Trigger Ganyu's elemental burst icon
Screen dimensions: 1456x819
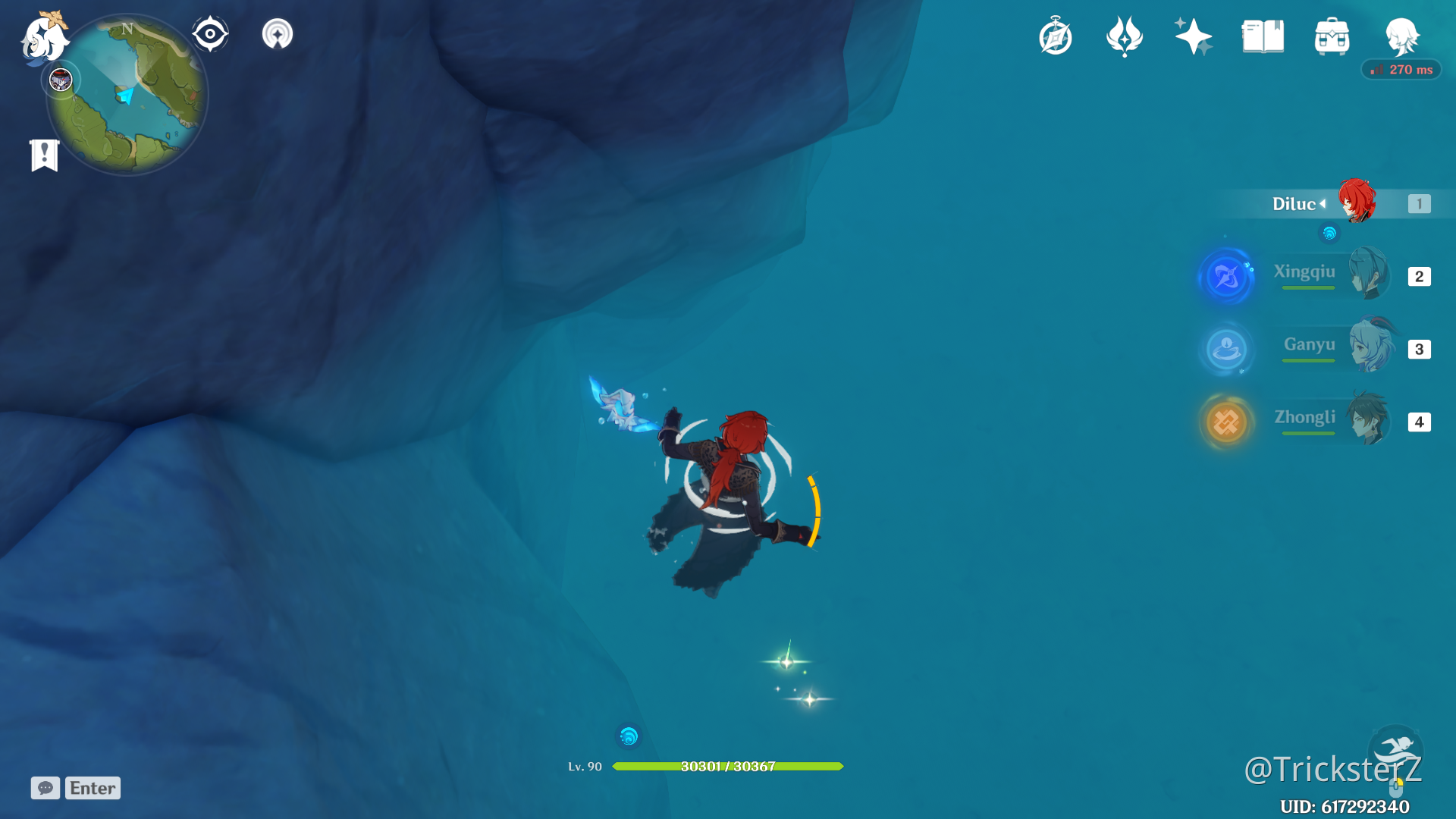pos(1227,349)
